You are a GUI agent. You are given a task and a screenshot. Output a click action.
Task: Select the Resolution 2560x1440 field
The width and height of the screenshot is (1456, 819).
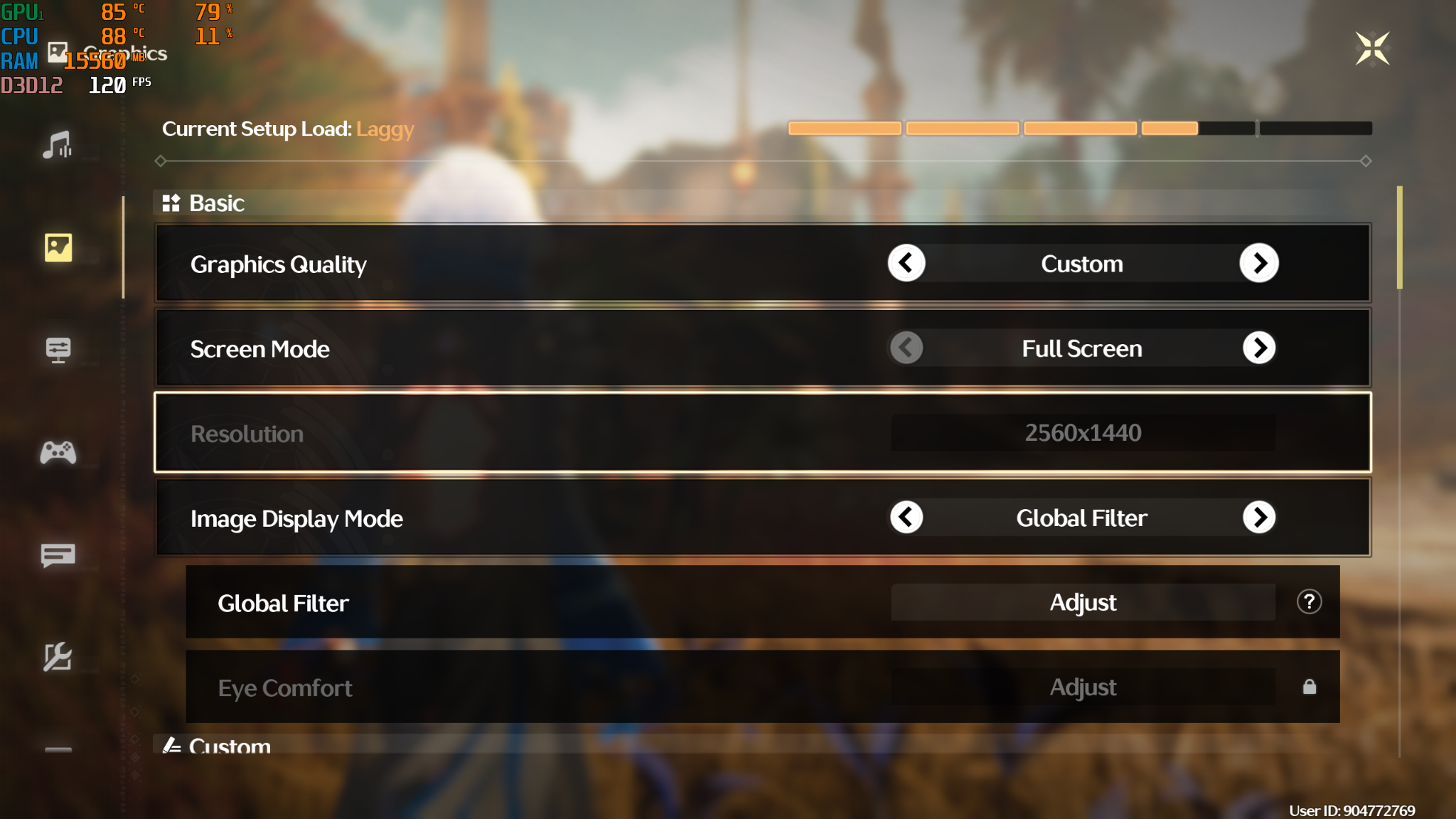click(x=1083, y=433)
